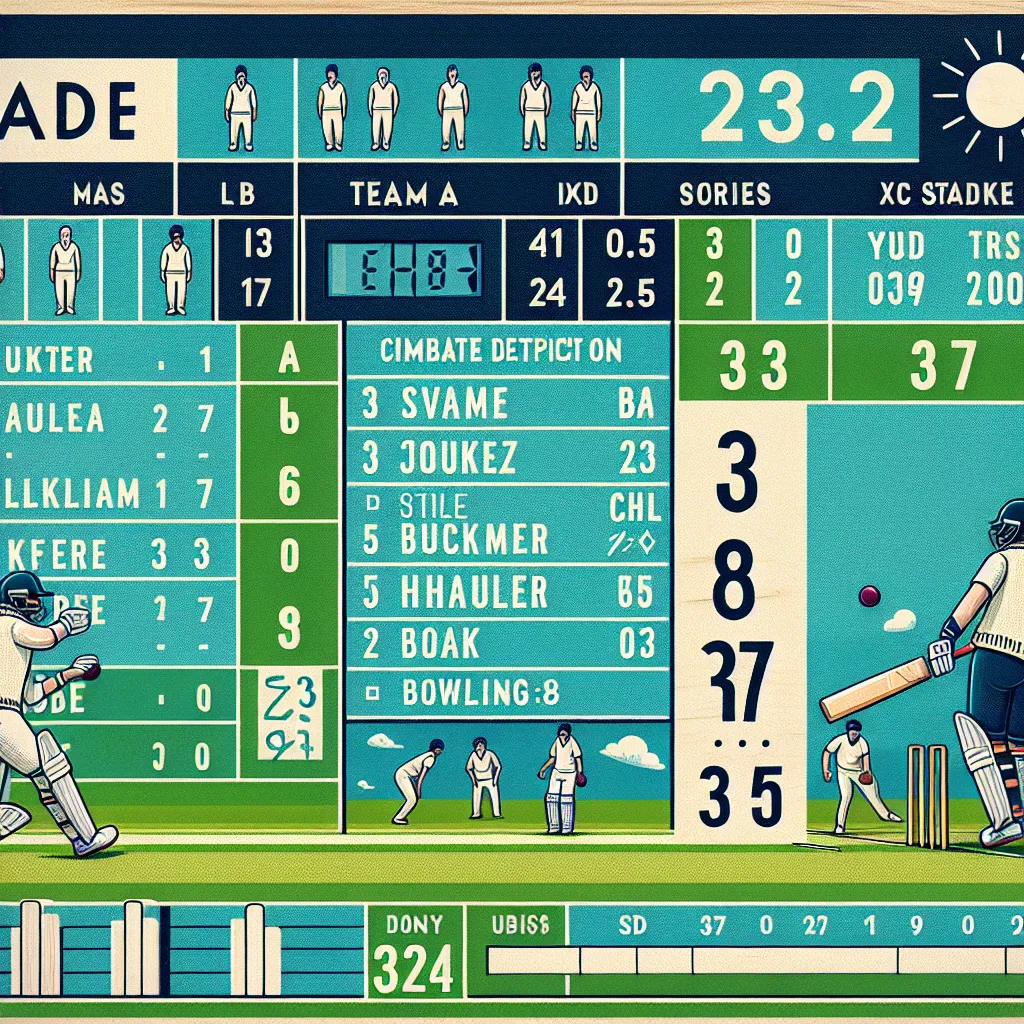The height and width of the screenshot is (1024, 1024).
Task: Select the HHAULER player entry
Action: pos(507,593)
